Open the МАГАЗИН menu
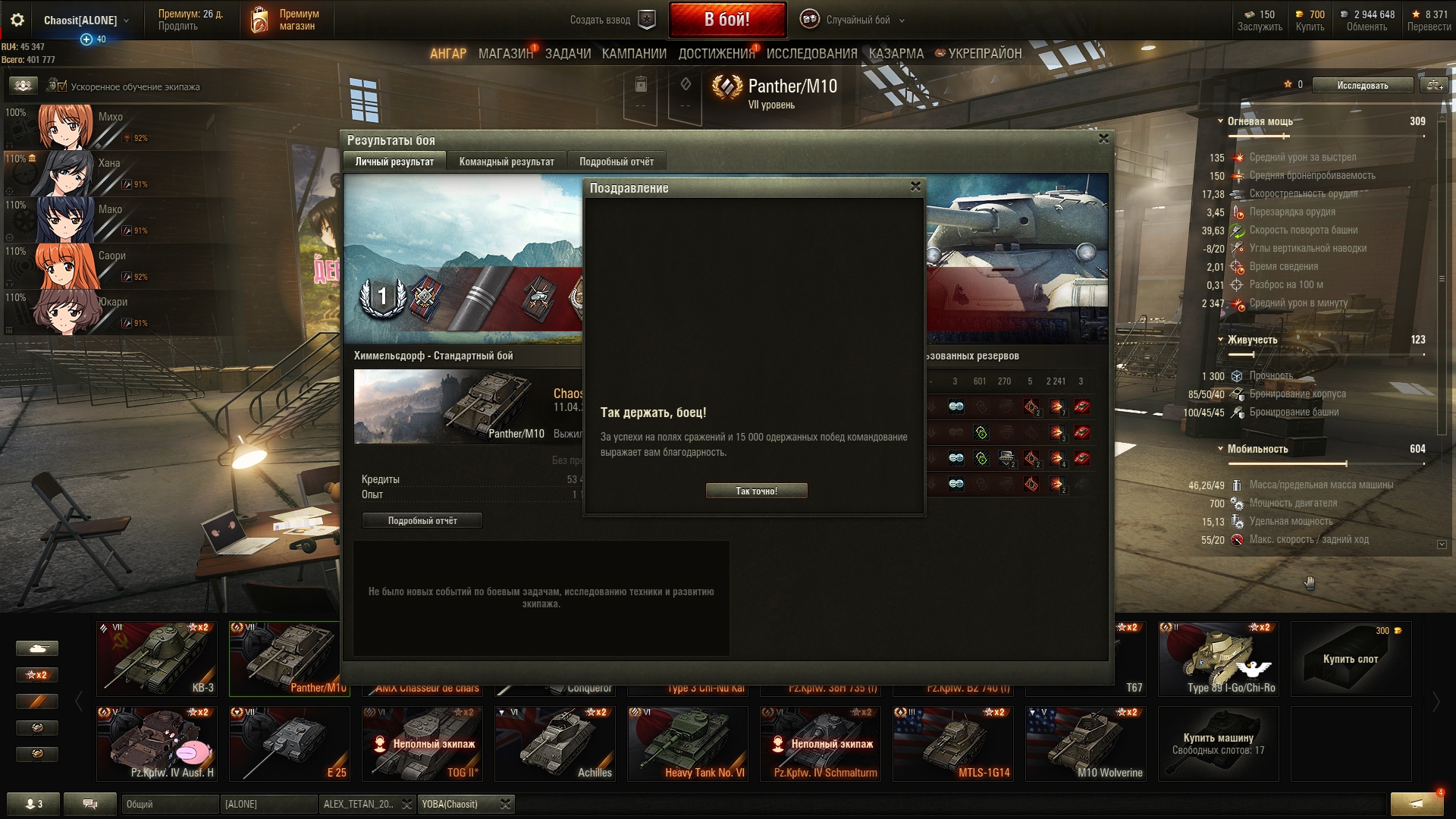This screenshot has height=819, width=1456. pos(505,54)
